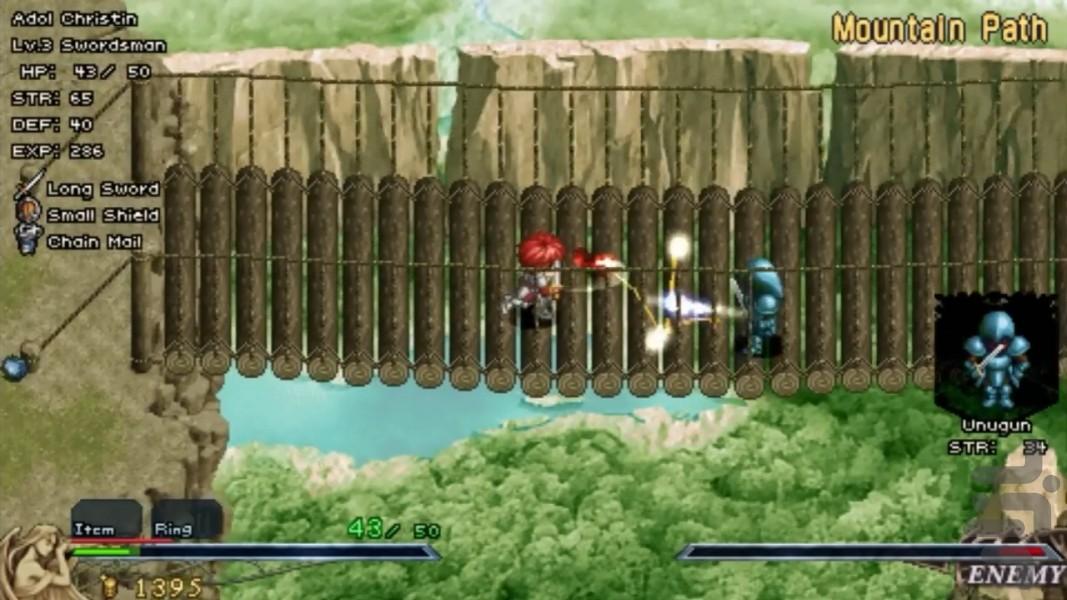
Task: Open the Item slot
Action: click(105, 519)
